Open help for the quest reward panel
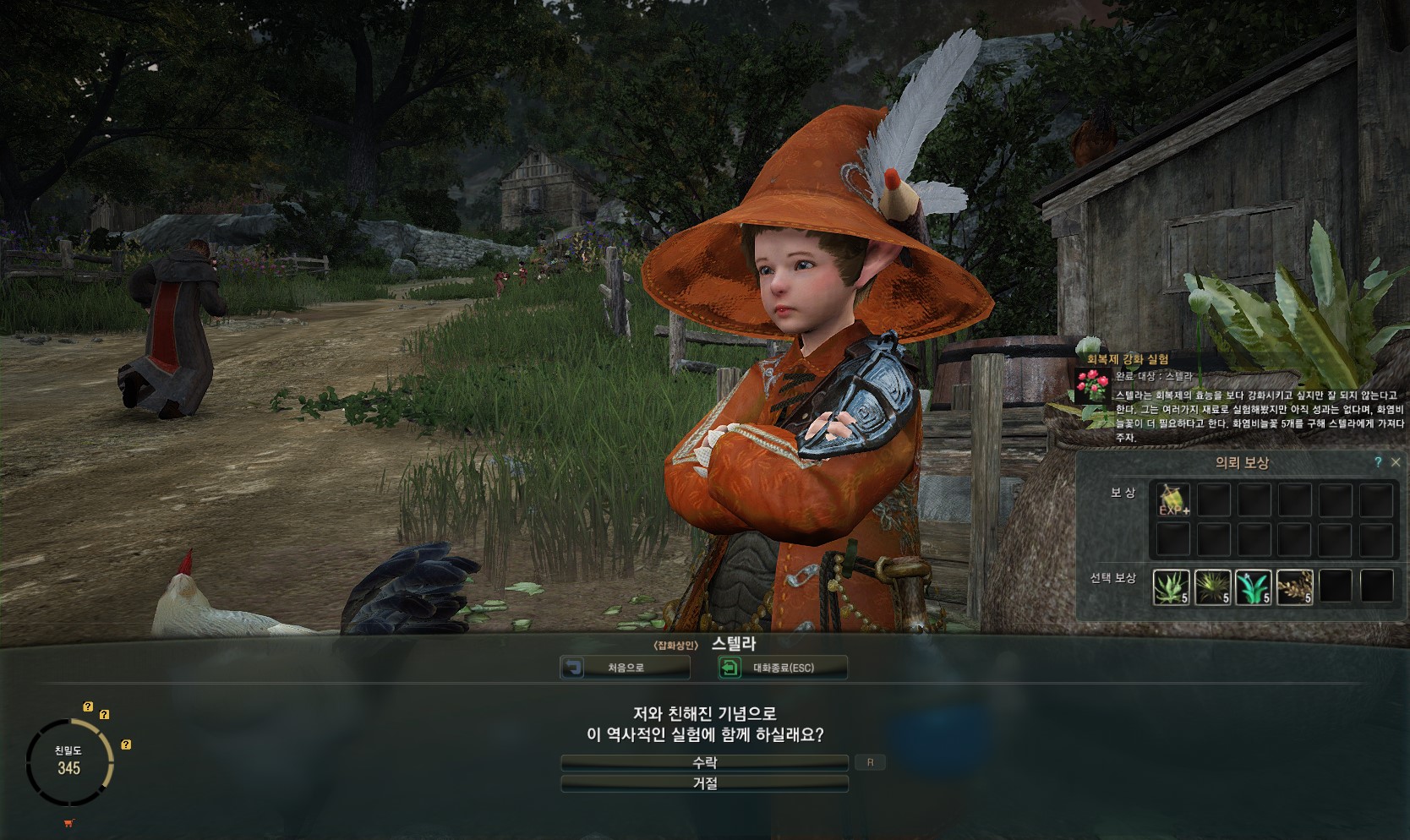Image resolution: width=1410 pixels, height=840 pixels. [x=1378, y=462]
